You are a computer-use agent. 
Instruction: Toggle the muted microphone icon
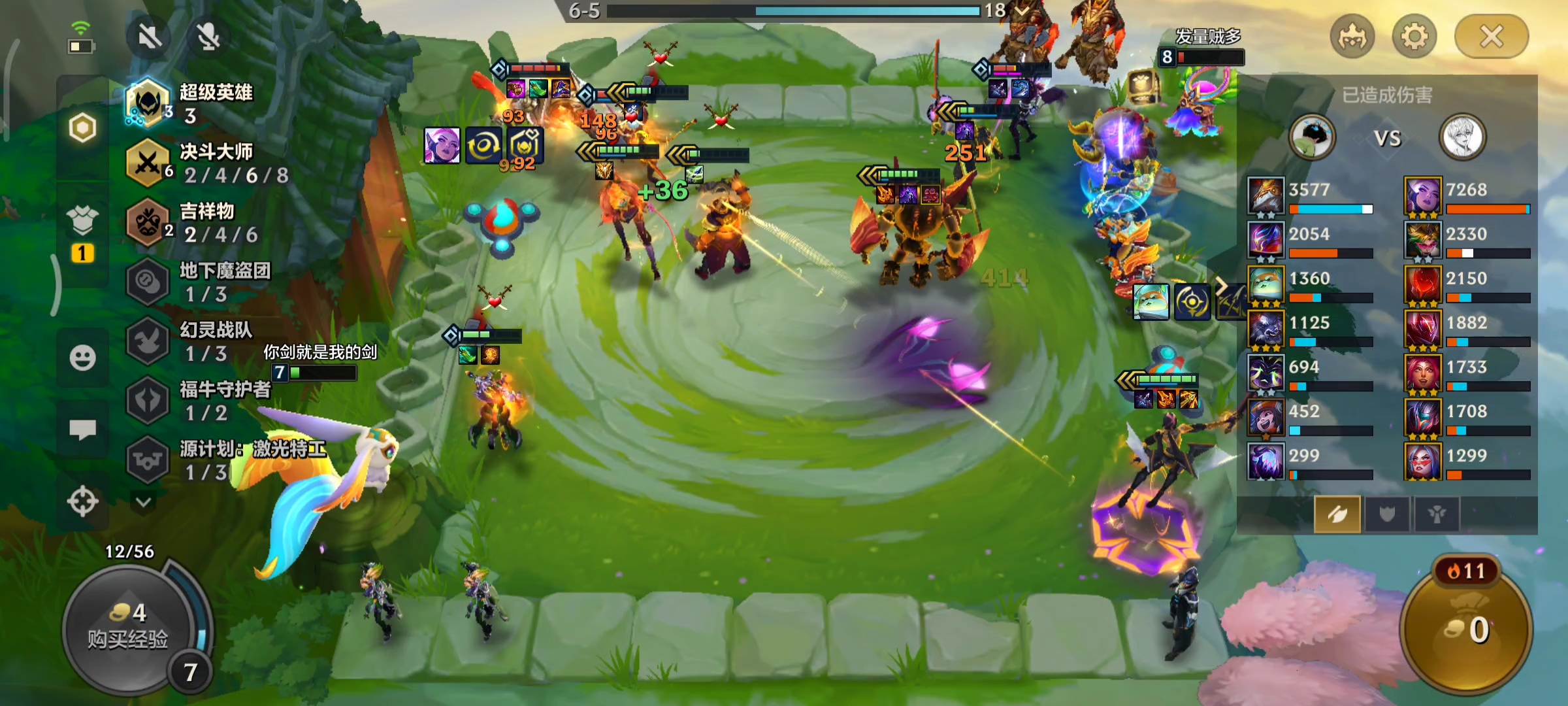[x=208, y=37]
